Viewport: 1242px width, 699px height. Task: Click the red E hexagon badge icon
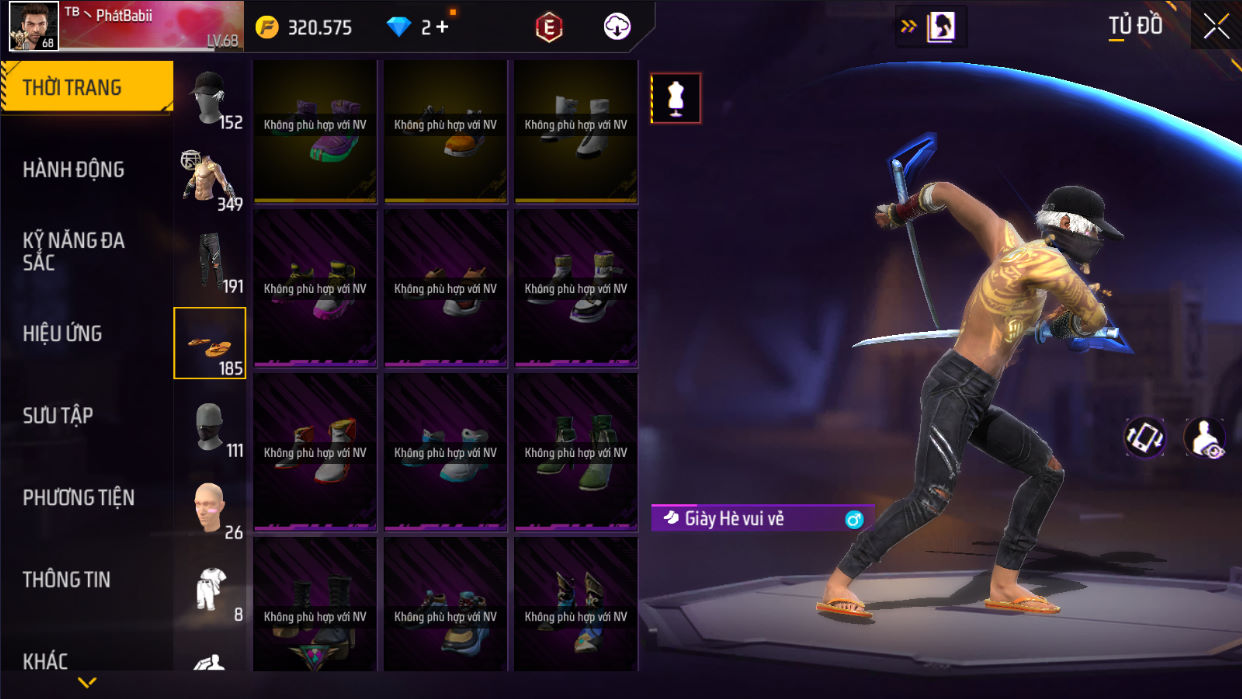[548, 28]
